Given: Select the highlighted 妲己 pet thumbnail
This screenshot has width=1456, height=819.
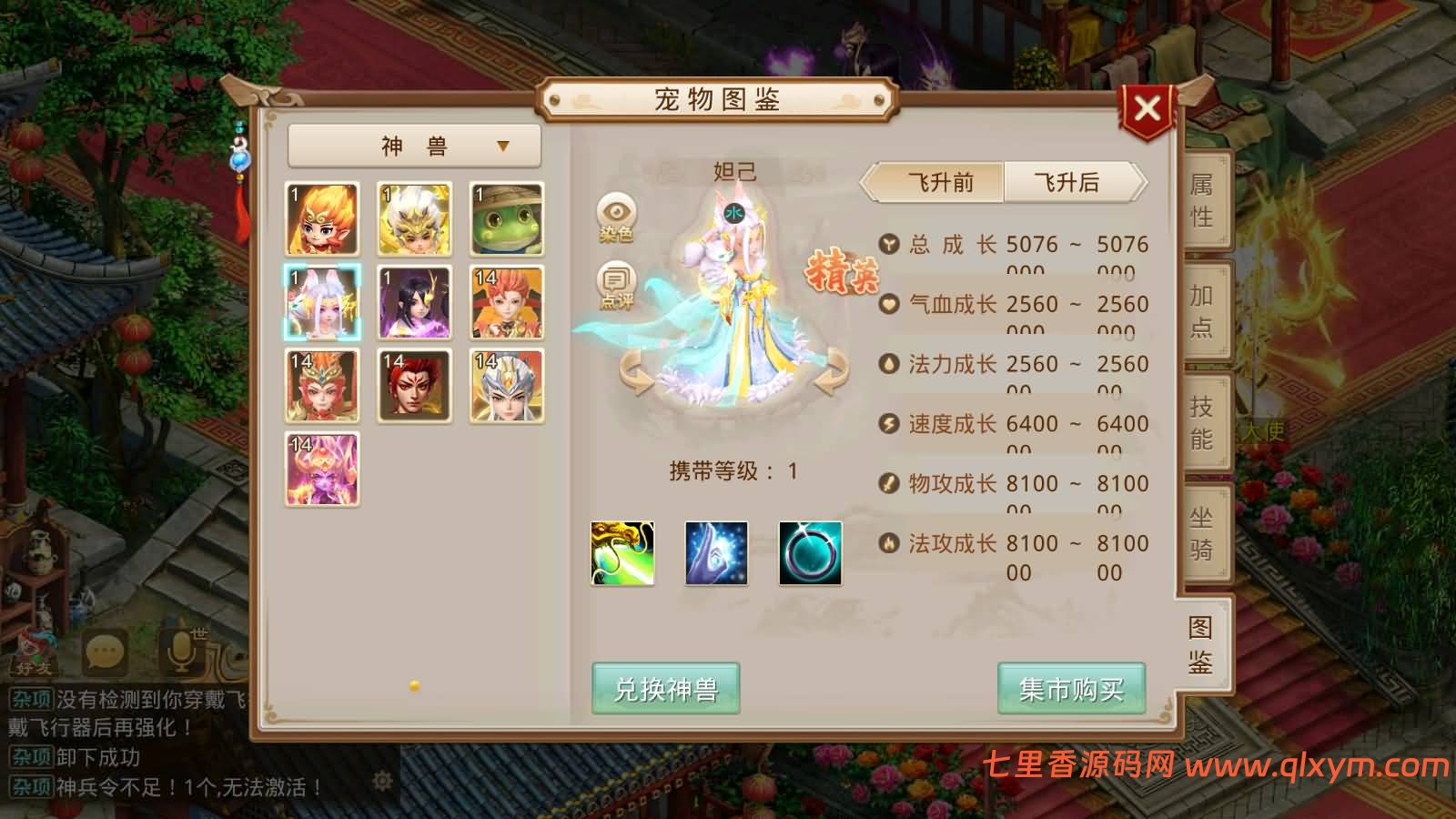Looking at the screenshot, I should click(x=321, y=303).
